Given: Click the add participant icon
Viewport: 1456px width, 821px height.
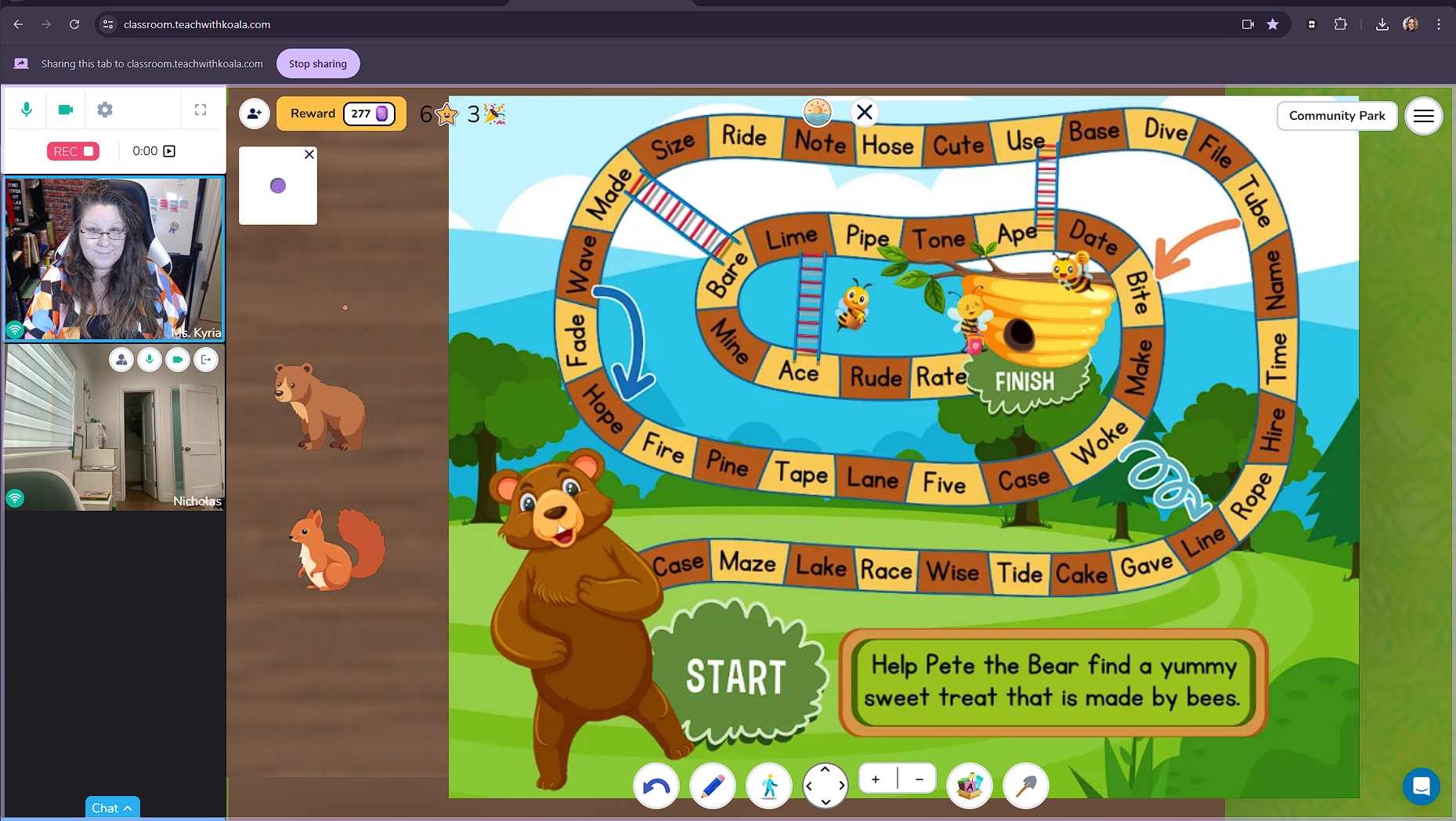Looking at the screenshot, I should (x=254, y=114).
